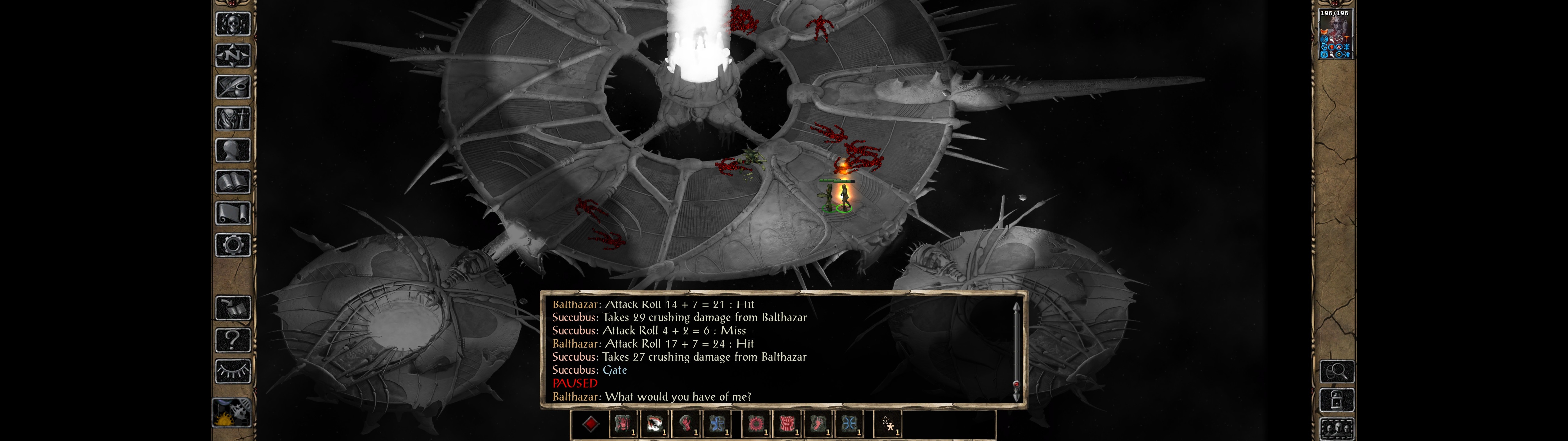Use the red clenched-fist ability
Screen dimensions: 1568x441
point(787,424)
